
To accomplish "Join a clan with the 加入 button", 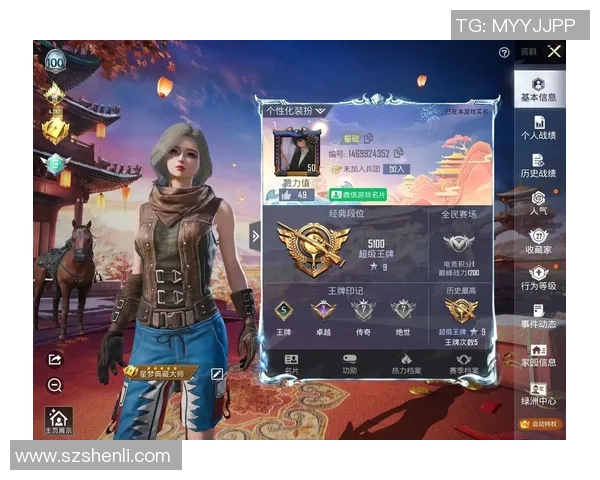I will click(396, 170).
